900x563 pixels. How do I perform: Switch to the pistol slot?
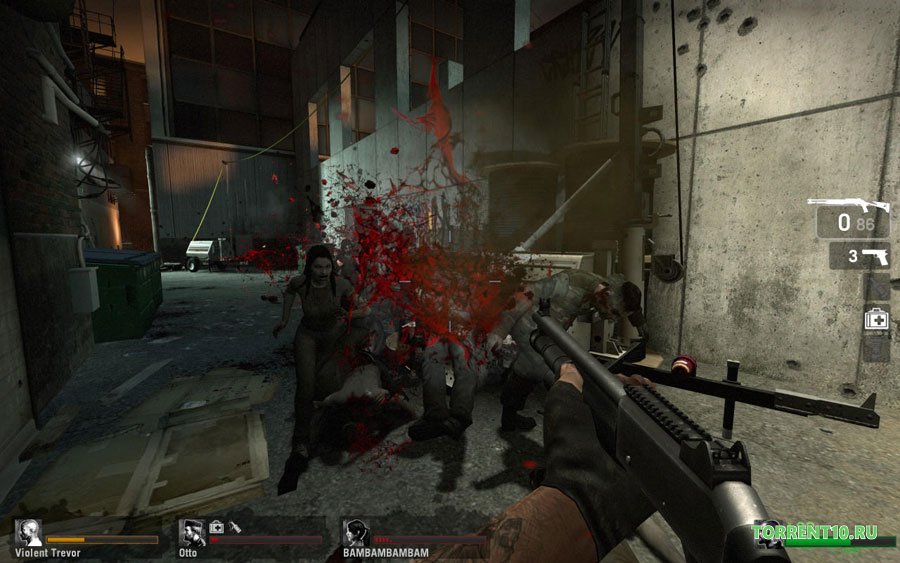coord(859,255)
